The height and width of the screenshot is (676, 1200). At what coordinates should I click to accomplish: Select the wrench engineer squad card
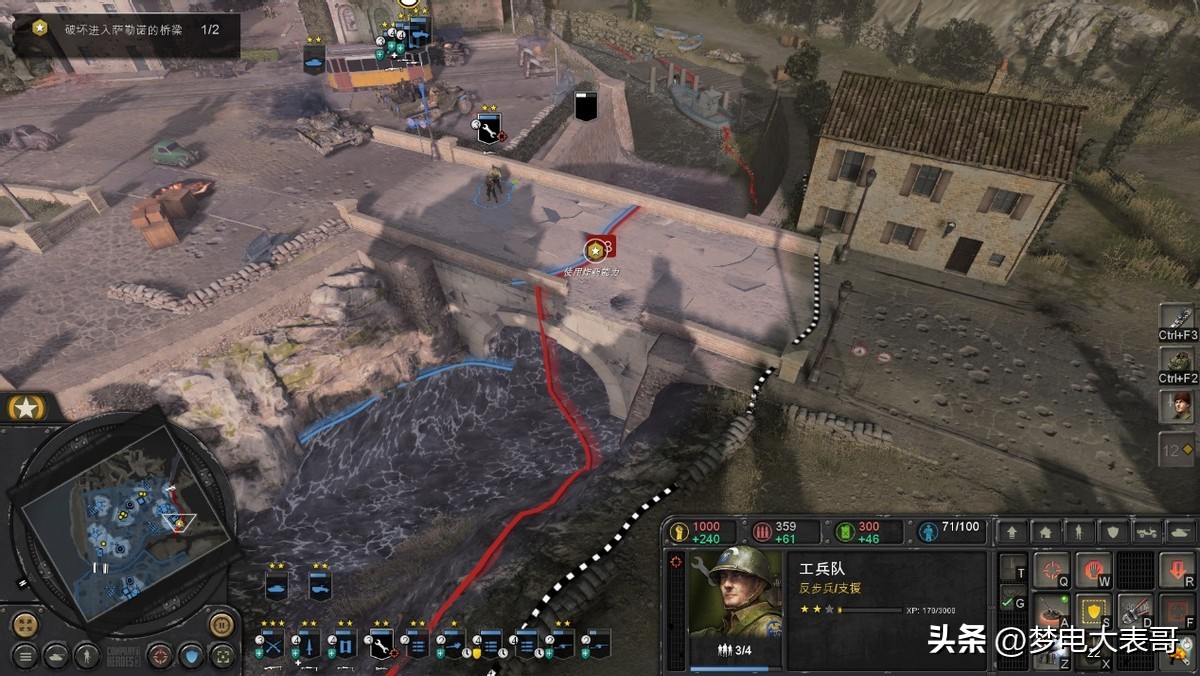380,645
